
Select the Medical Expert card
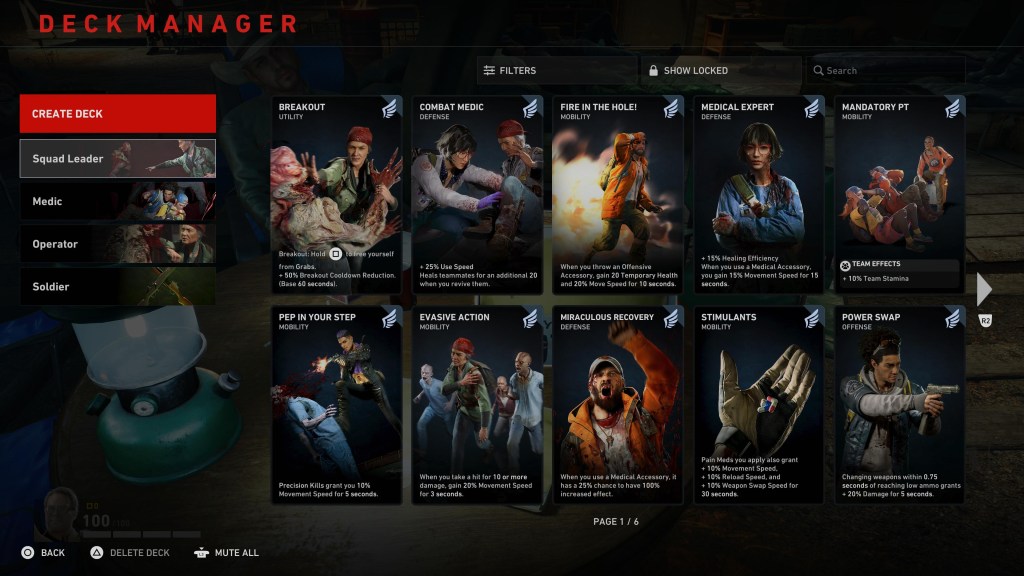click(x=759, y=195)
